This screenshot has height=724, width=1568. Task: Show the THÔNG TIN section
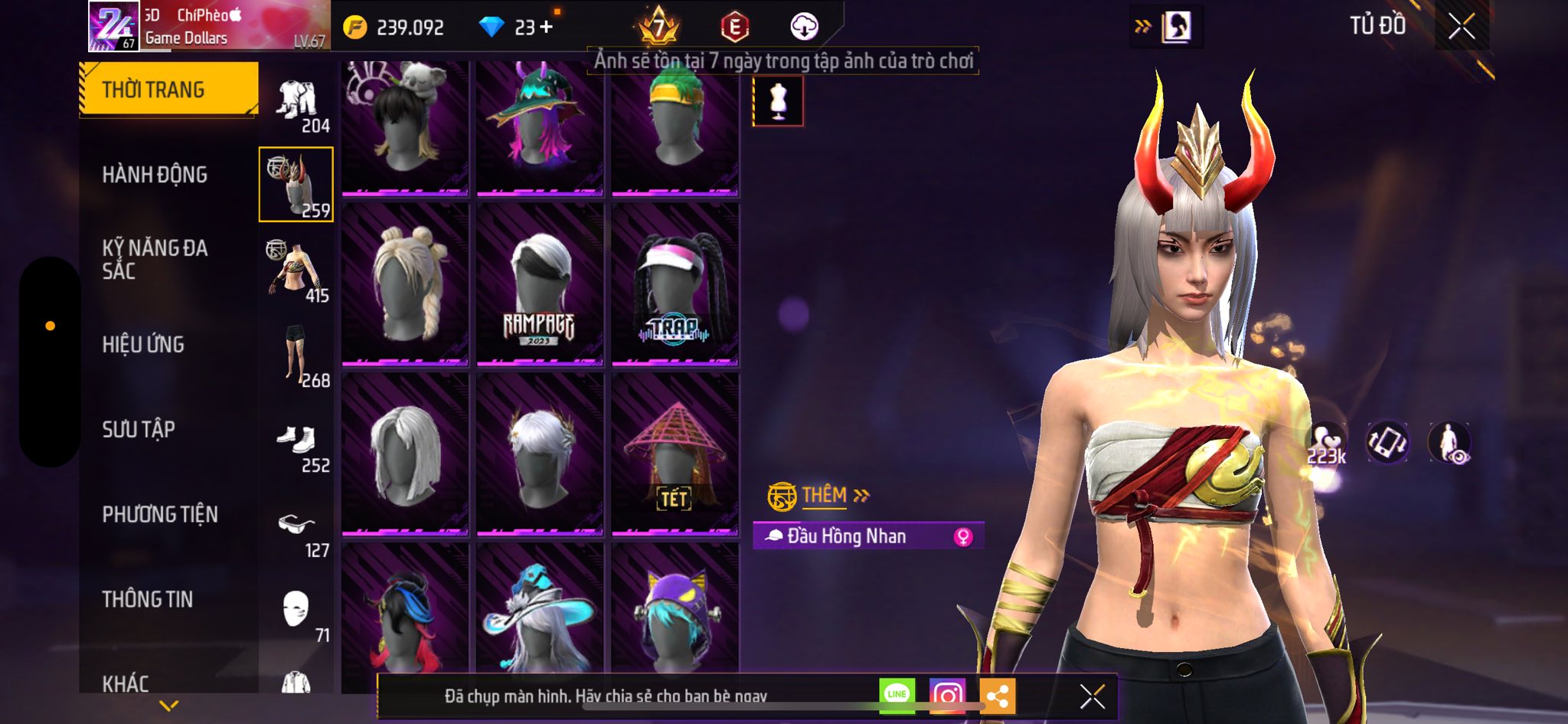click(x=148, y=599)
